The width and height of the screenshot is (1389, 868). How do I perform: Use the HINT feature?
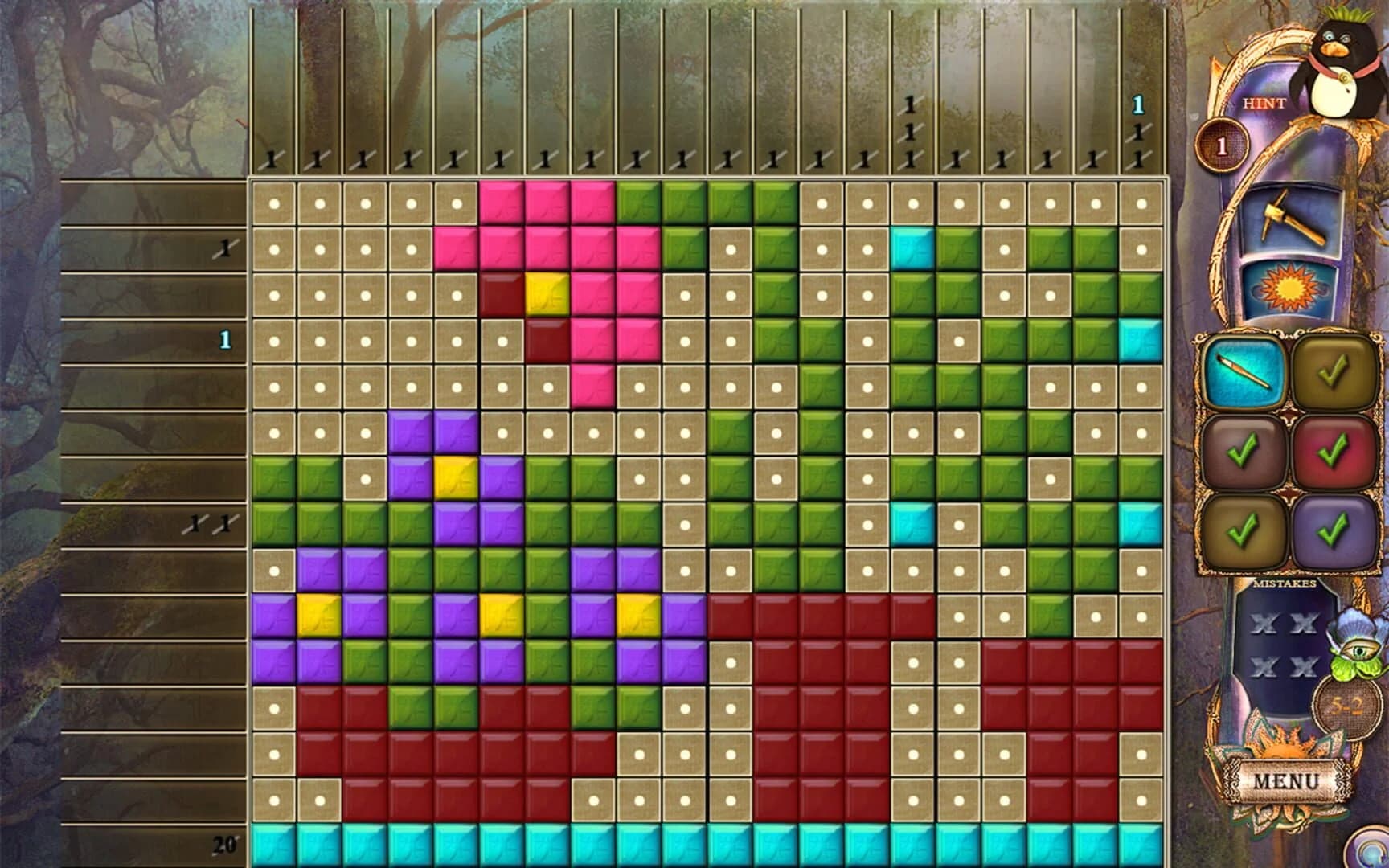point(1266,103)
